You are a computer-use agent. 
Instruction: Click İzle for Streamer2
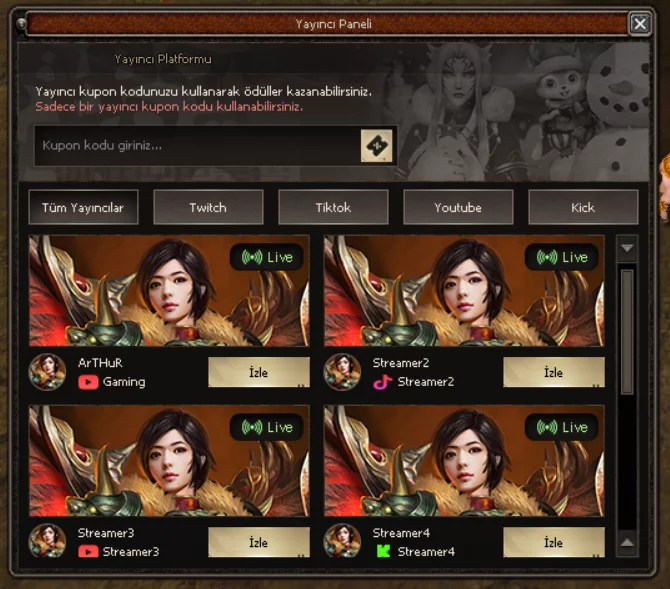pos(553,372)
